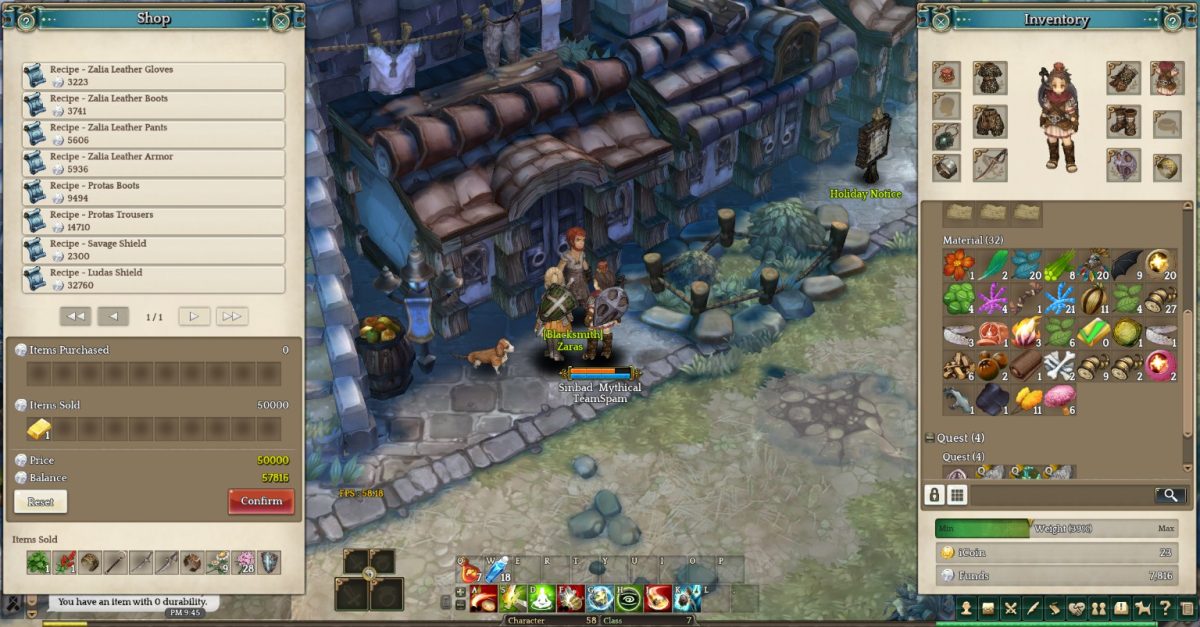The image size is (1200, 627).
Task: Open the Shop help question mark
Action: (26, 20)
